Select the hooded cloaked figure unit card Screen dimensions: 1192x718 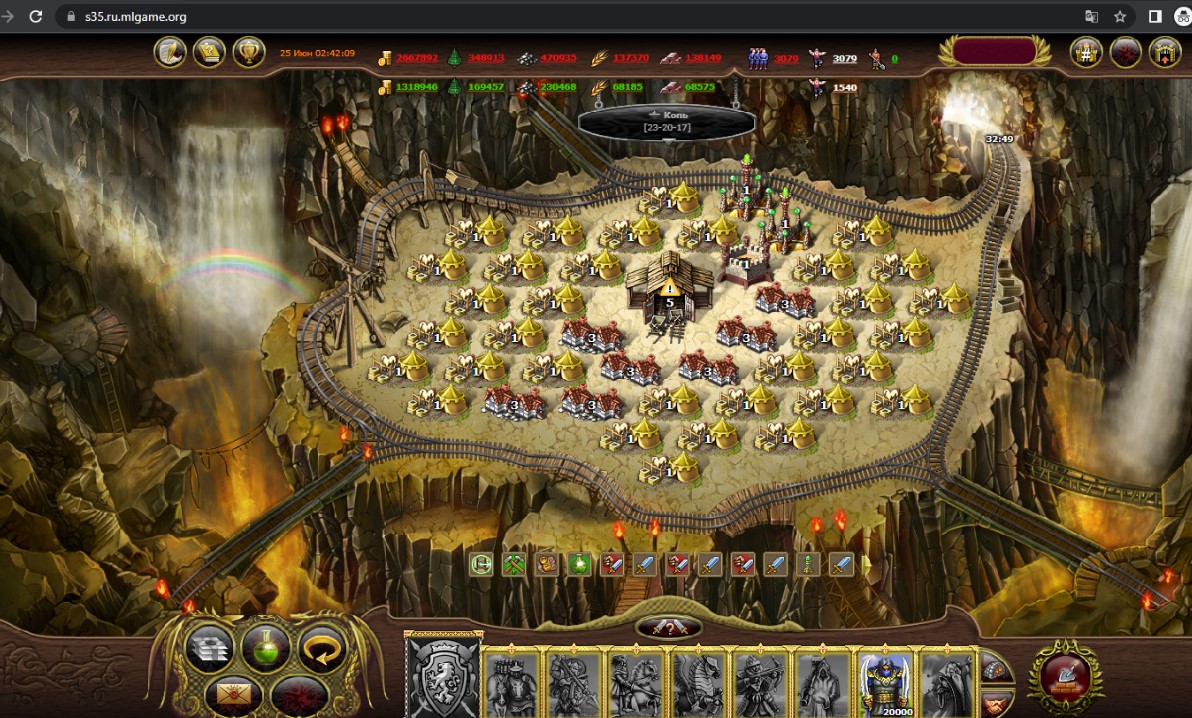tap(824, 684)
